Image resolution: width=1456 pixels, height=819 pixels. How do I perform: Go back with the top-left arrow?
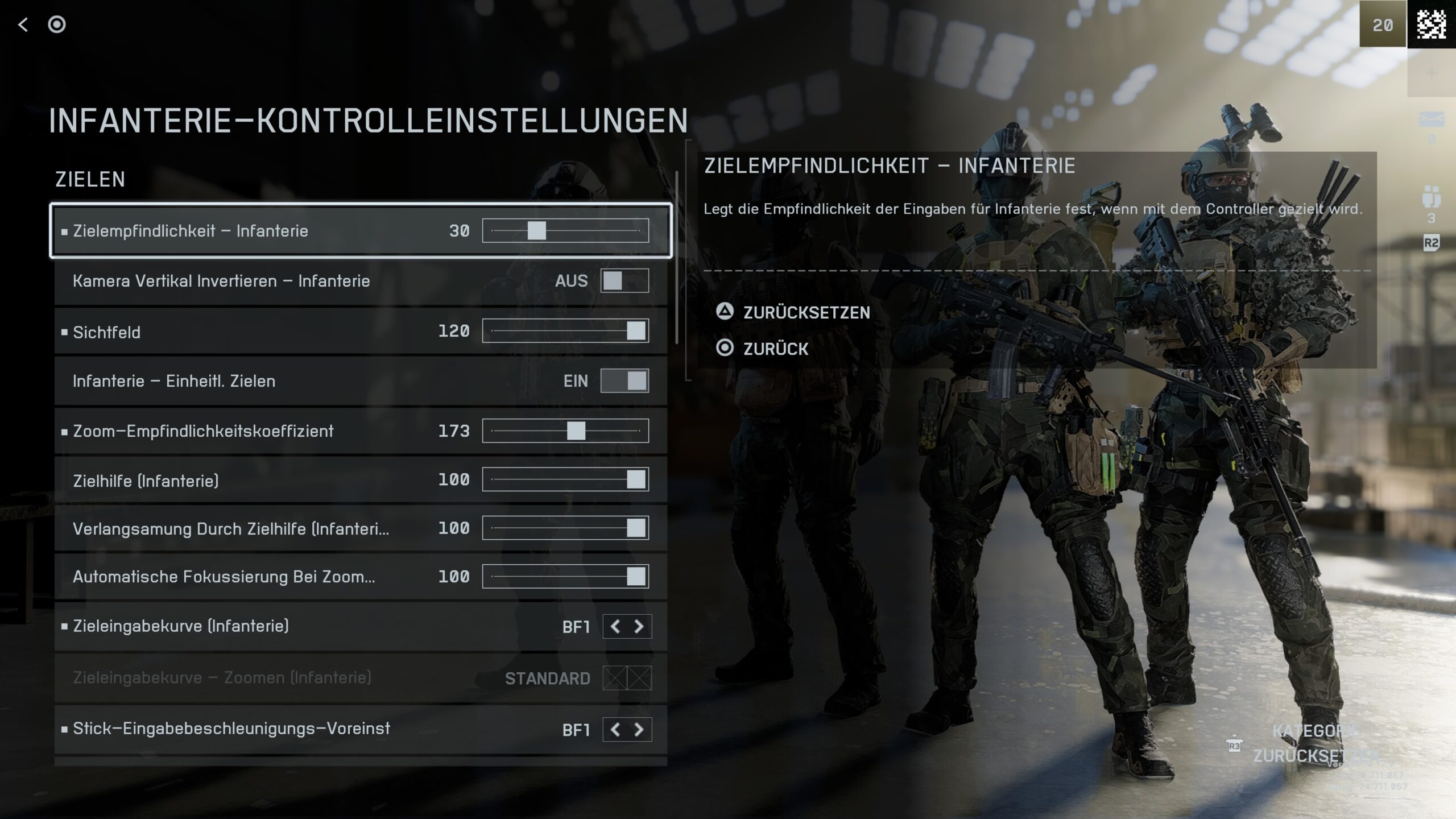pos(23,24)
